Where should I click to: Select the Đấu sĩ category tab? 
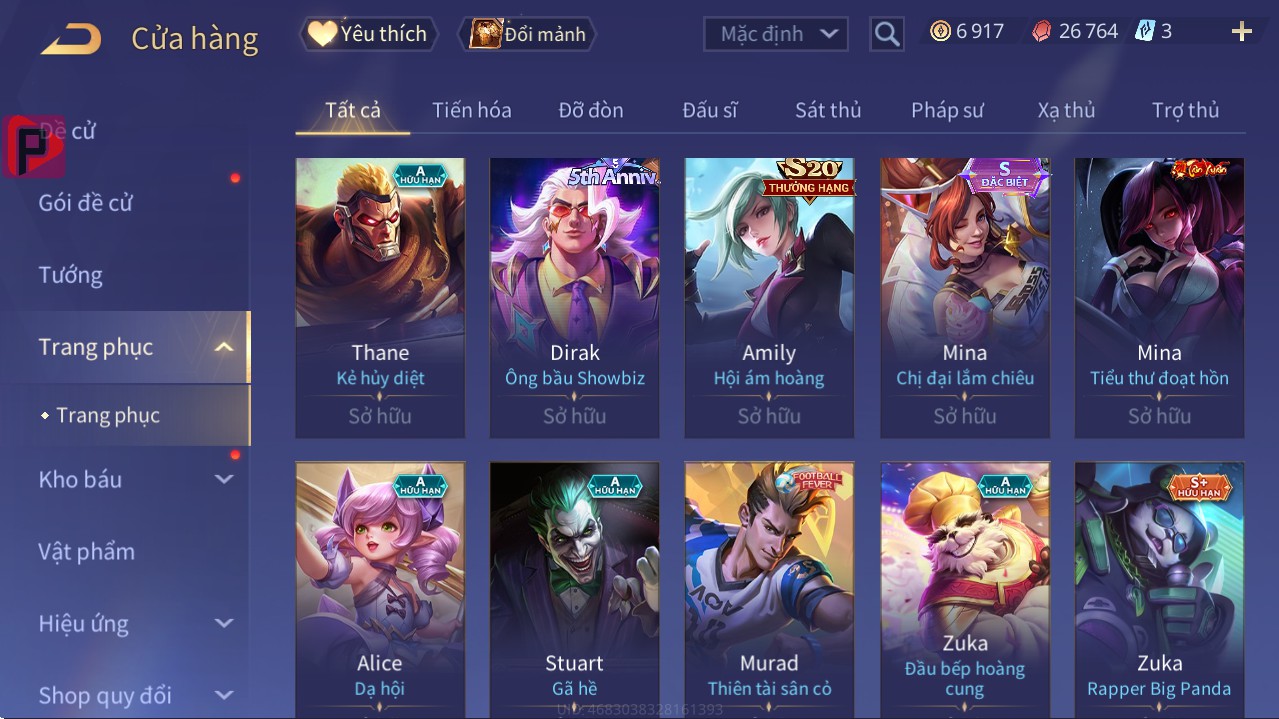(x=709, y=110)
